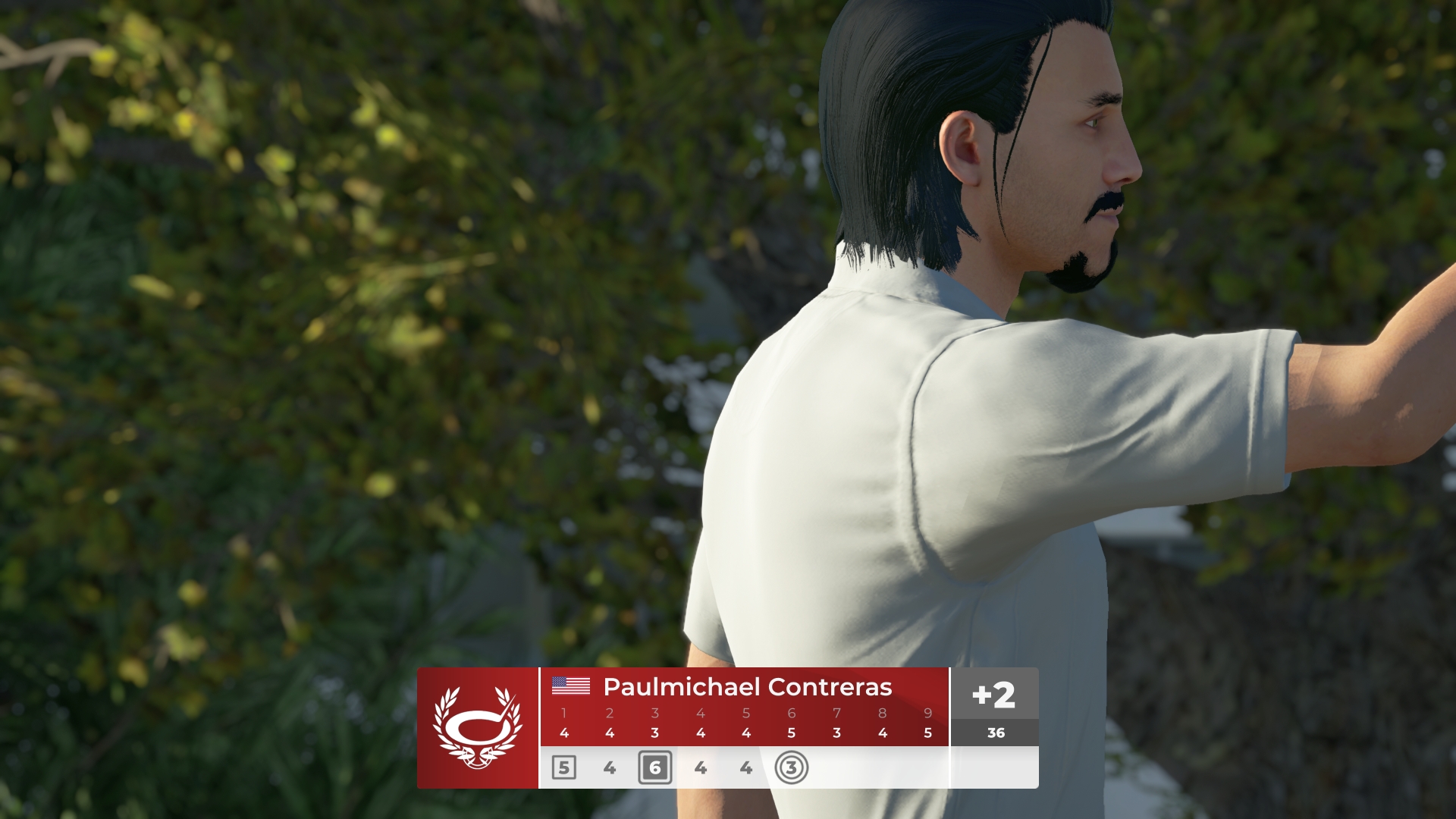Toggle hole 9 on the scorecard
The height and width of the screenshot is (819, 1456).
[927, 713]
